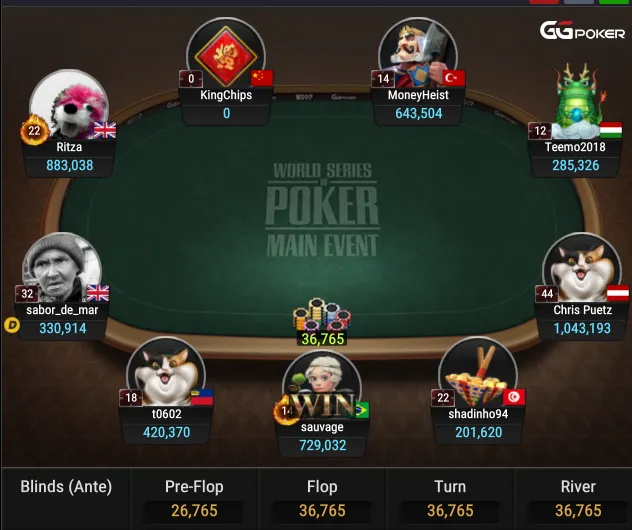
Task: Click the GGPoker logo
Action: coord(583,31)
